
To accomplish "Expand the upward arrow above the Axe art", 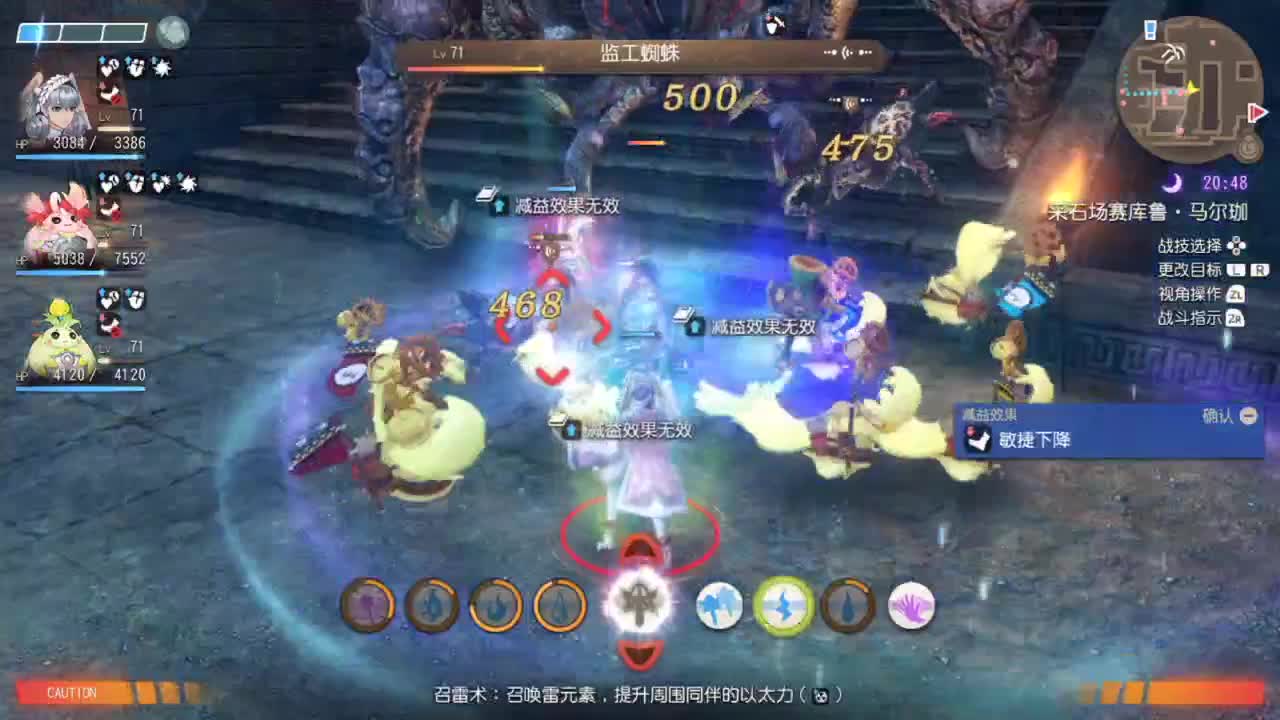I will 639,548.
